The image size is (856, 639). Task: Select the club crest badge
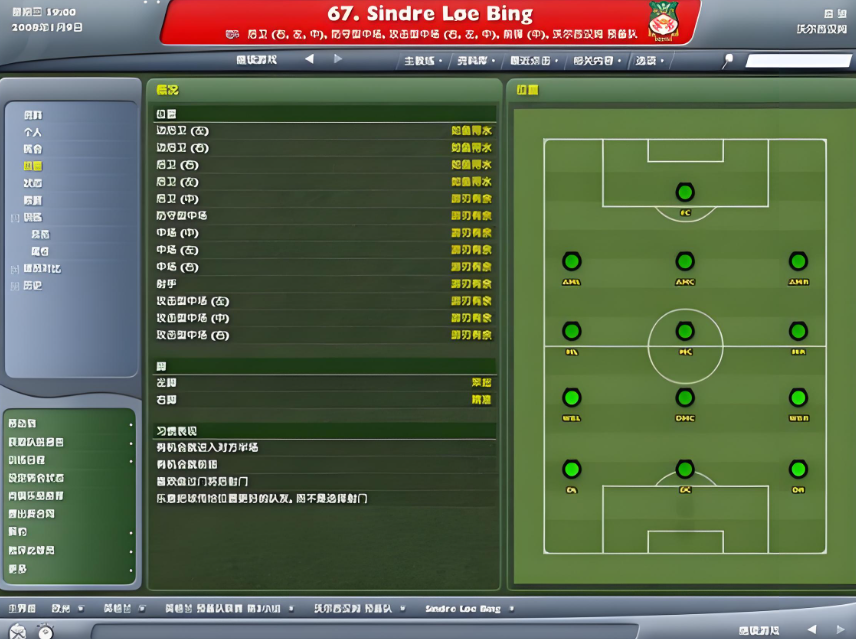tap(663, 21)
